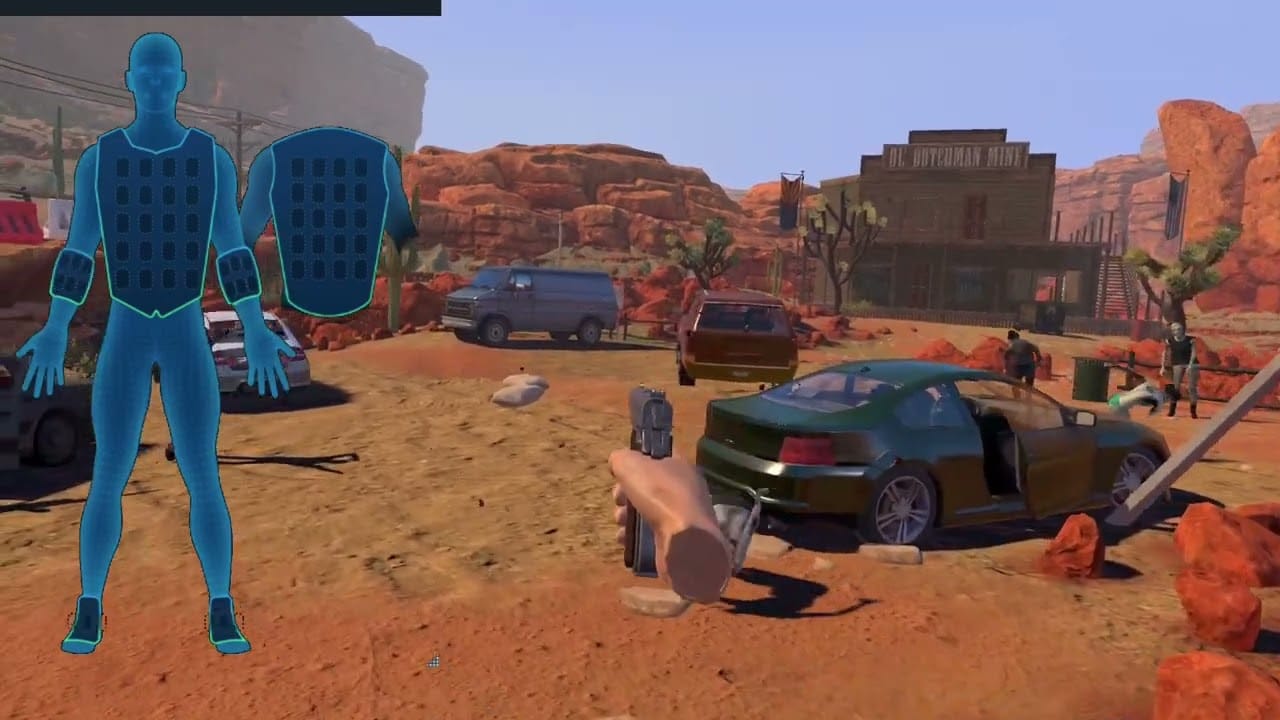Click the small cursor marker near the bottom
Image resolution: width=1280 pixels, height=720 pixels.
tap(434, 661)
